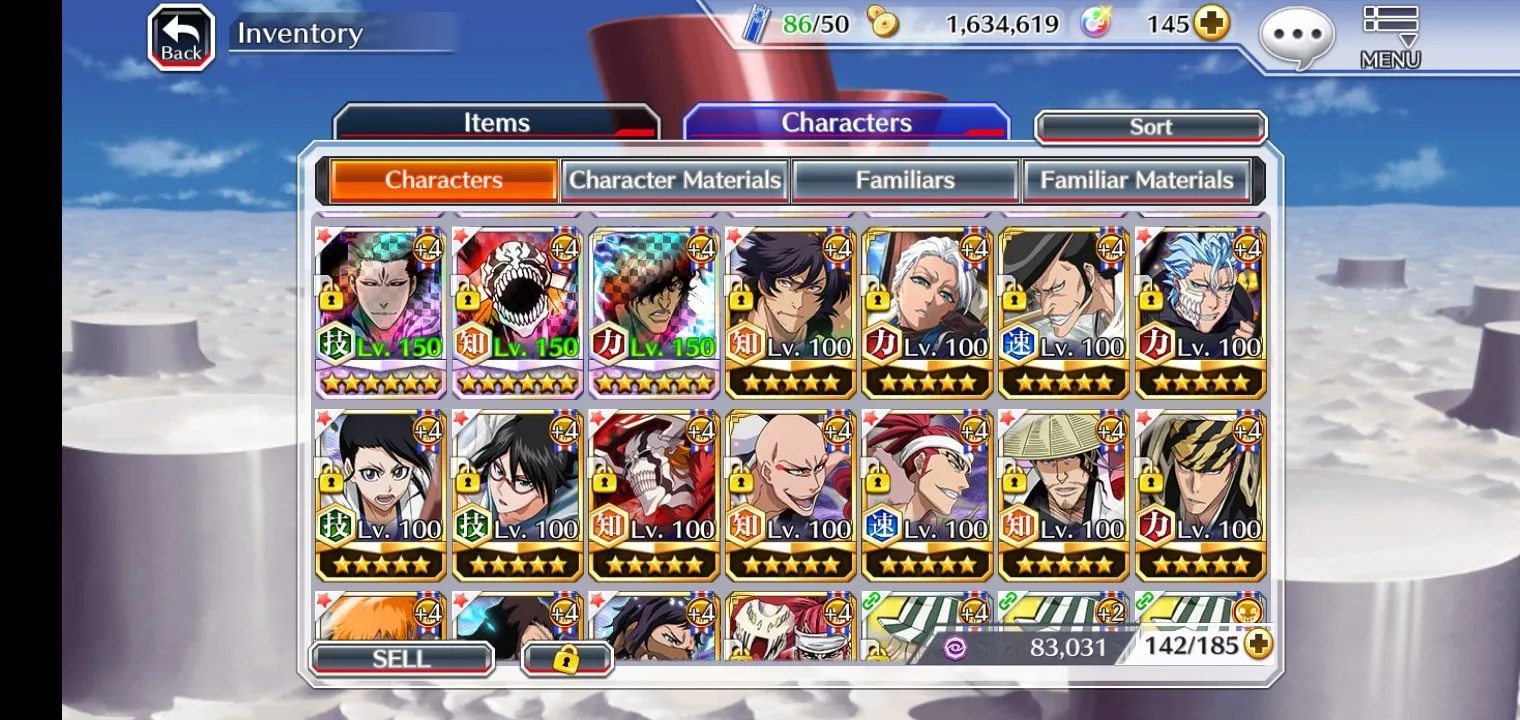
Task: Add more spirit orbs with plus button
Action: pos(1211,24)
